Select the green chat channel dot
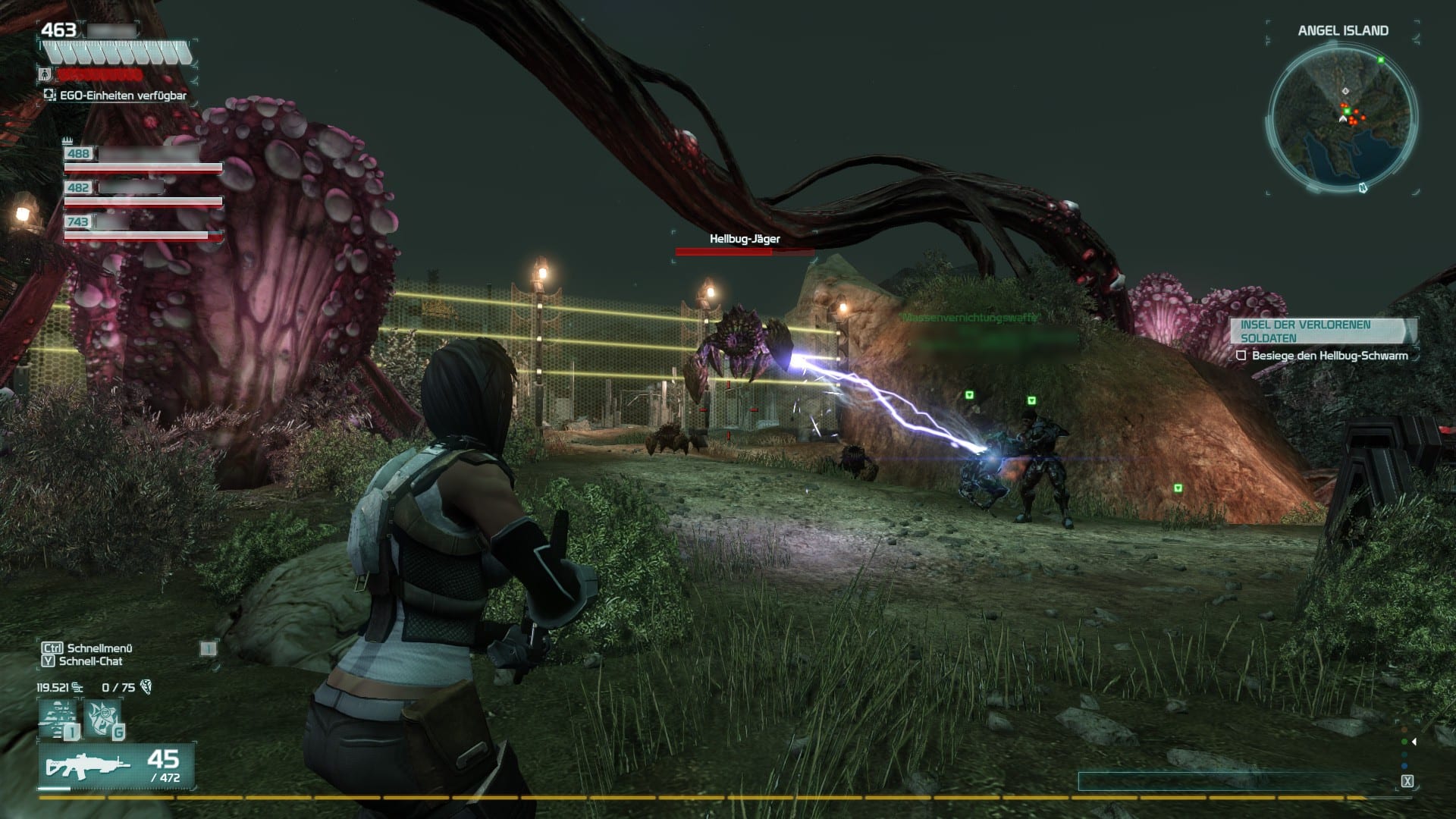This screenshot has height=819, width=1456. click(1404, 742)
